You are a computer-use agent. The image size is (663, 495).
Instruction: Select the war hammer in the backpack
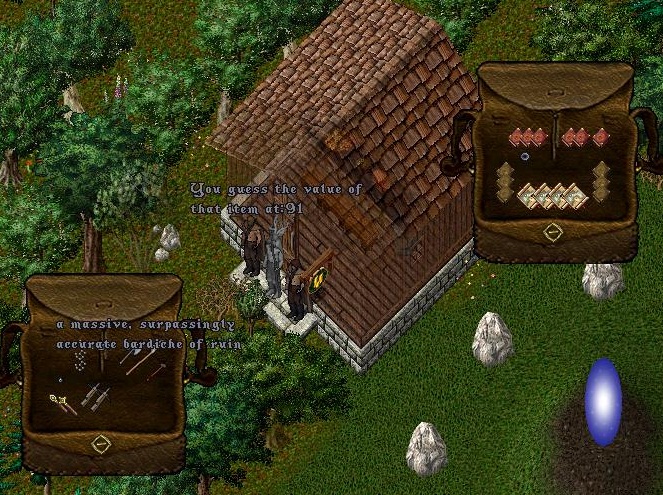tap(157, 369)
